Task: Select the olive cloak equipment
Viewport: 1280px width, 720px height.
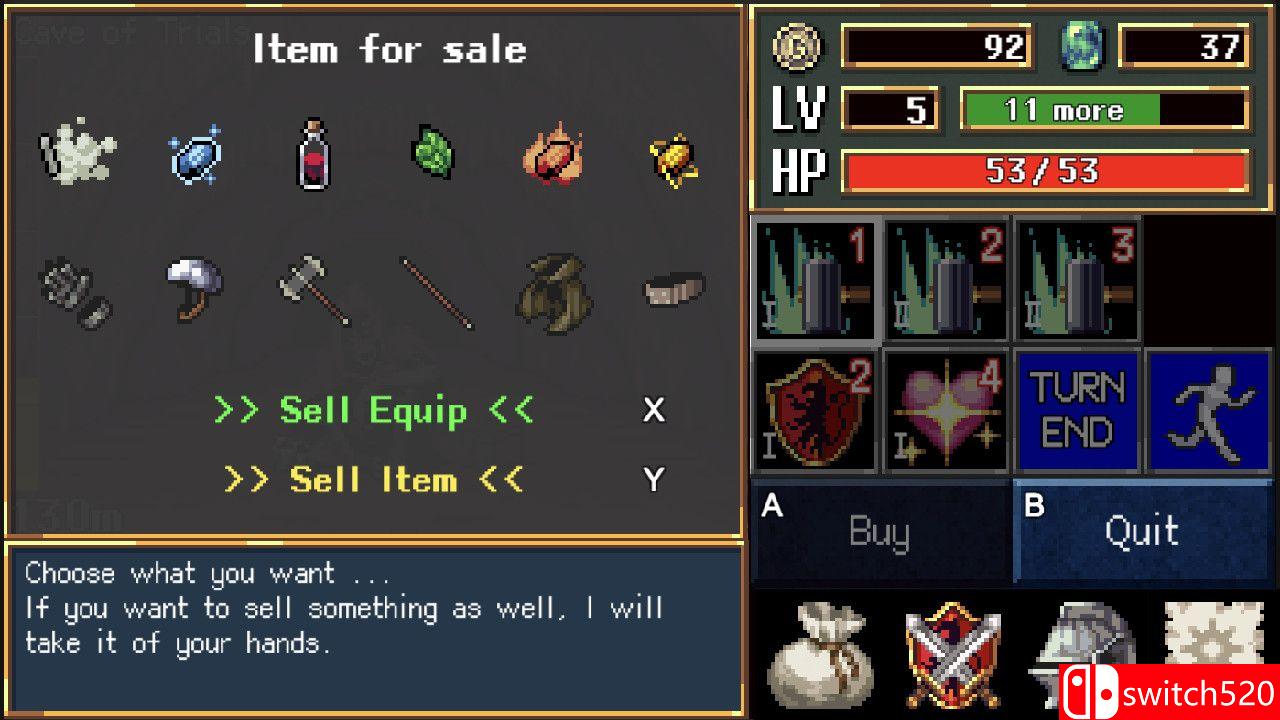Action: tap(555, 290)
